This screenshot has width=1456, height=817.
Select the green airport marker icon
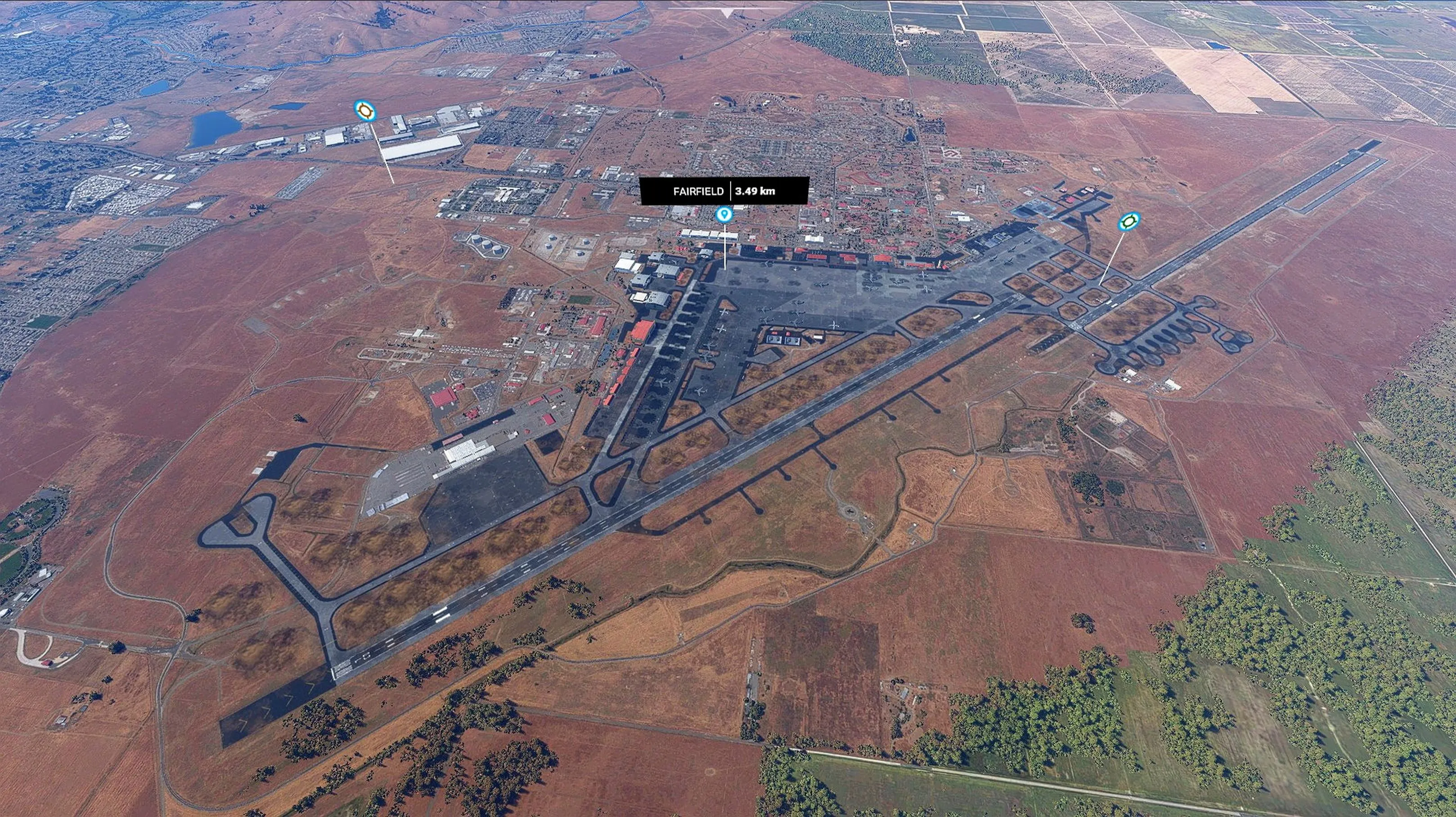1129,221
